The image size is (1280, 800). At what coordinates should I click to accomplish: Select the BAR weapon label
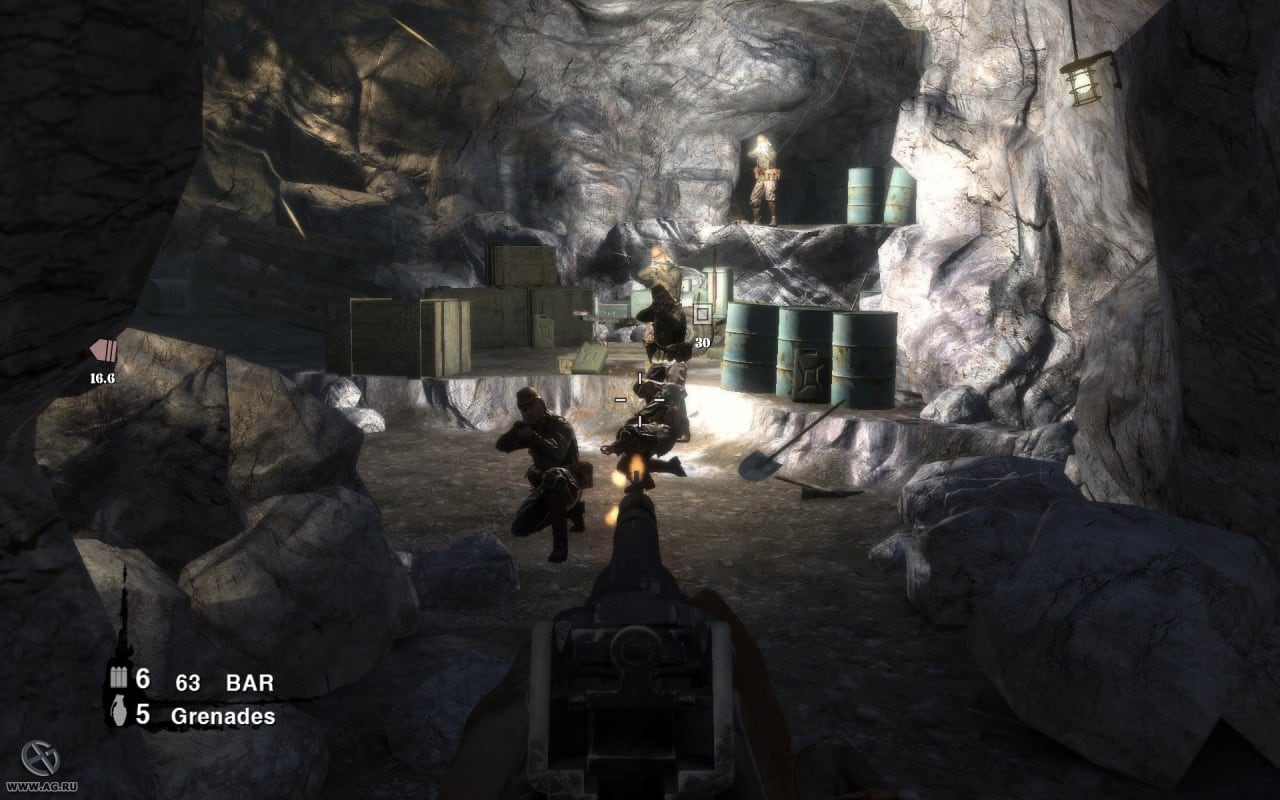[250, 684]
